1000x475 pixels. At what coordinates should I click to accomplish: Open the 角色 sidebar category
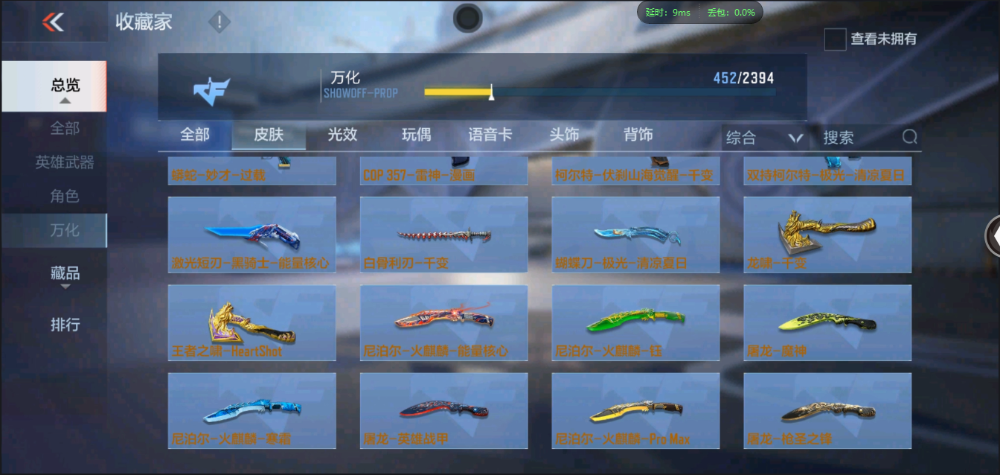coord(65,196)
